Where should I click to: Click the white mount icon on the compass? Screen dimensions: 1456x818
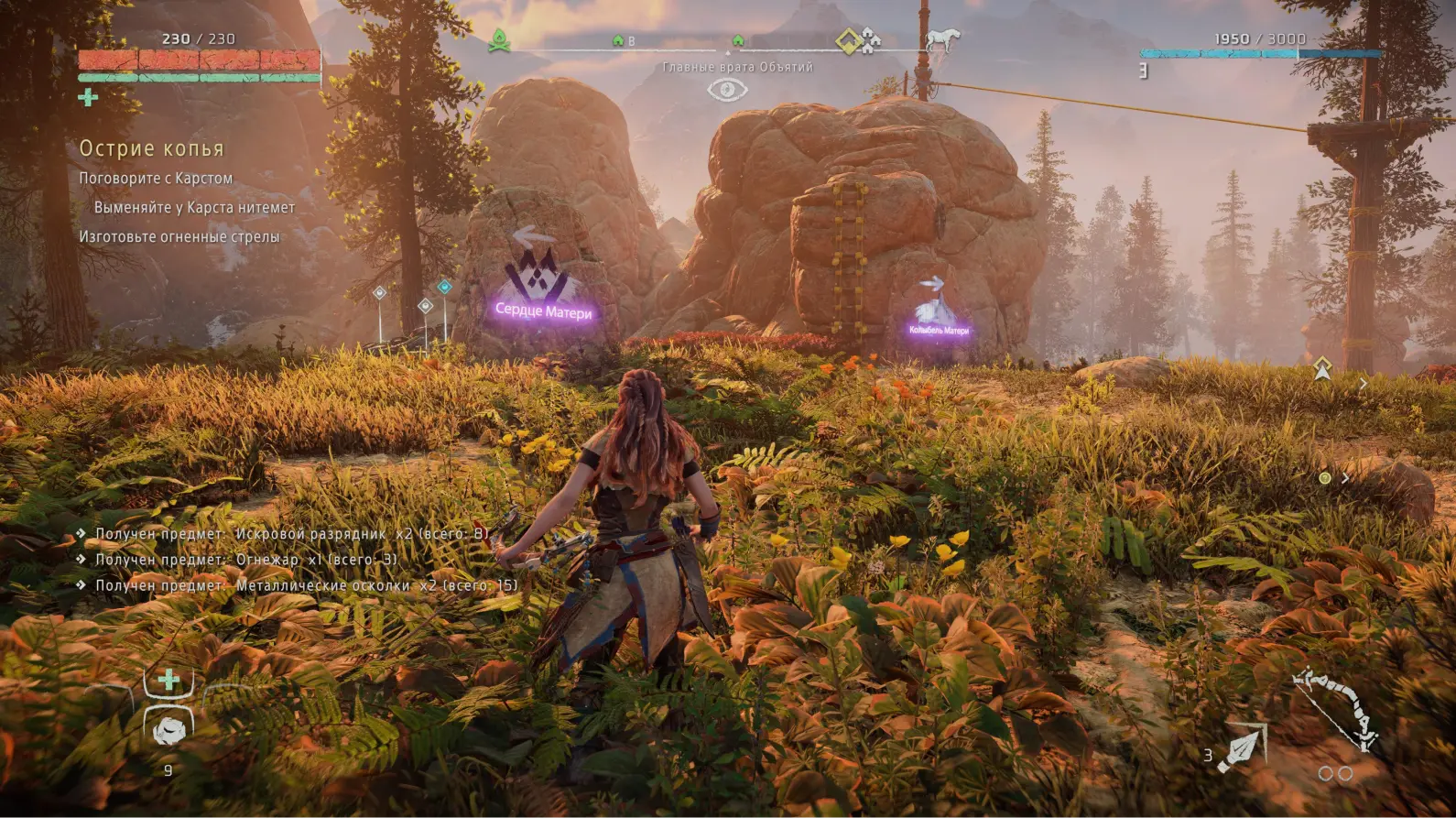[942, 40]
